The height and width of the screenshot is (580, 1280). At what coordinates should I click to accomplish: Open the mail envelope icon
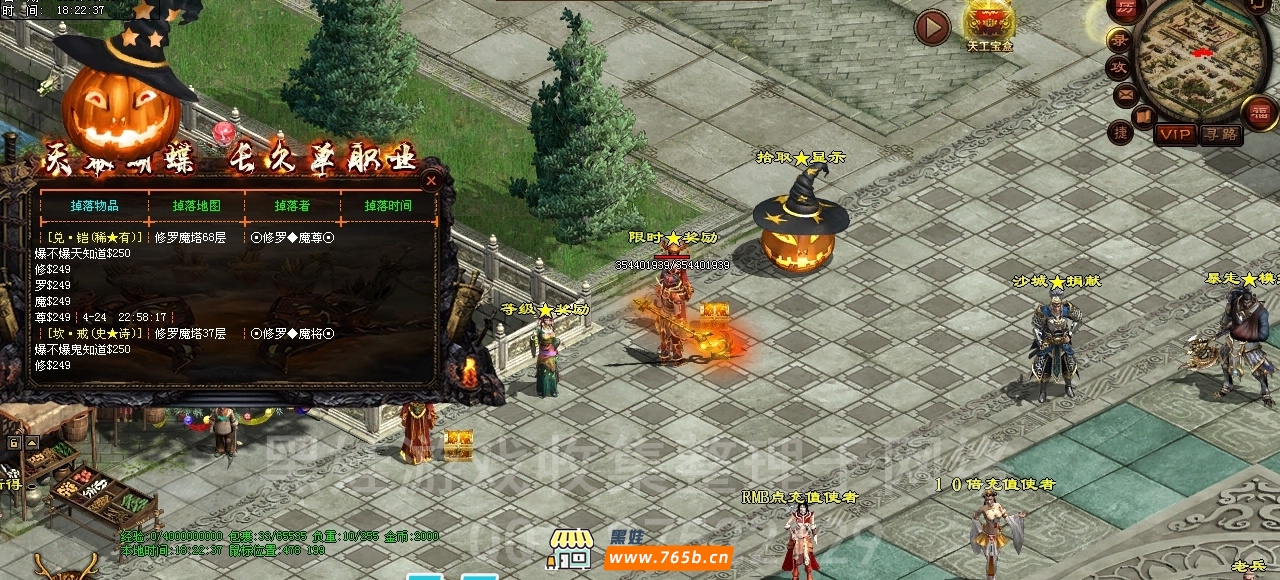(x=1126, y=95)
